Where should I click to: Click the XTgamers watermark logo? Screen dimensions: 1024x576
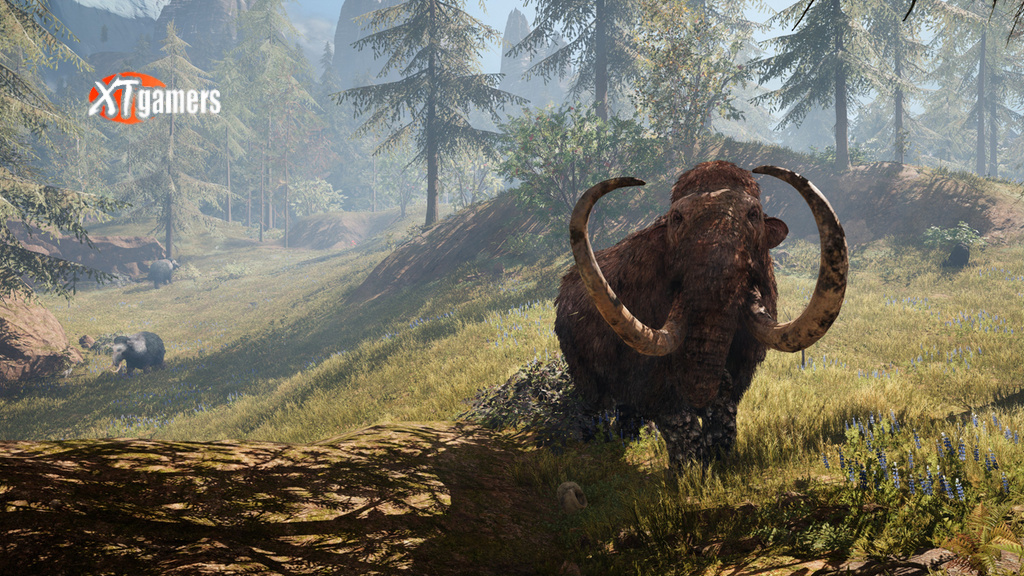tap(153, 98)
